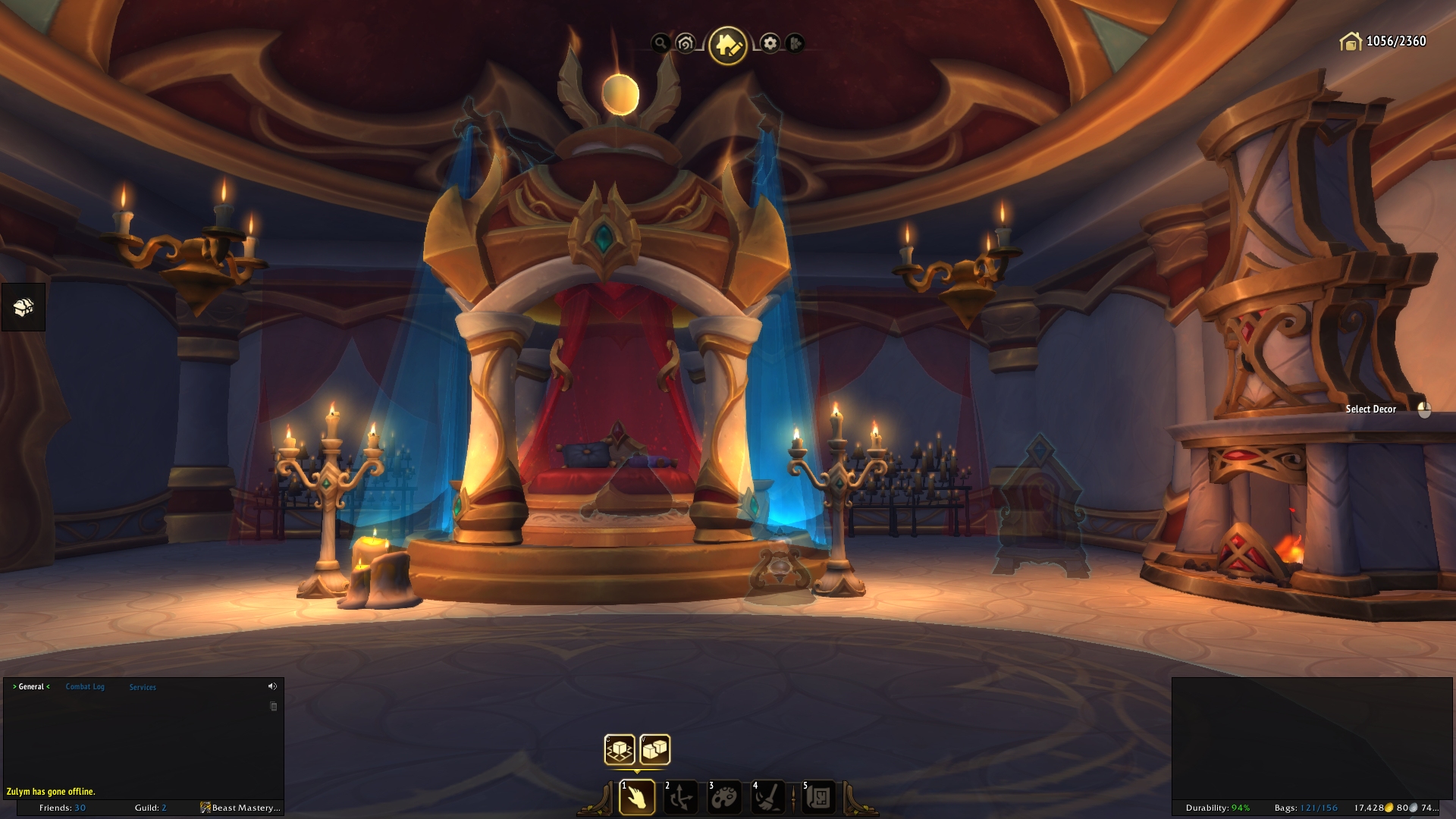Toggle the house editor pencil button
This screenshot has width=1456, height=819.
727,45
